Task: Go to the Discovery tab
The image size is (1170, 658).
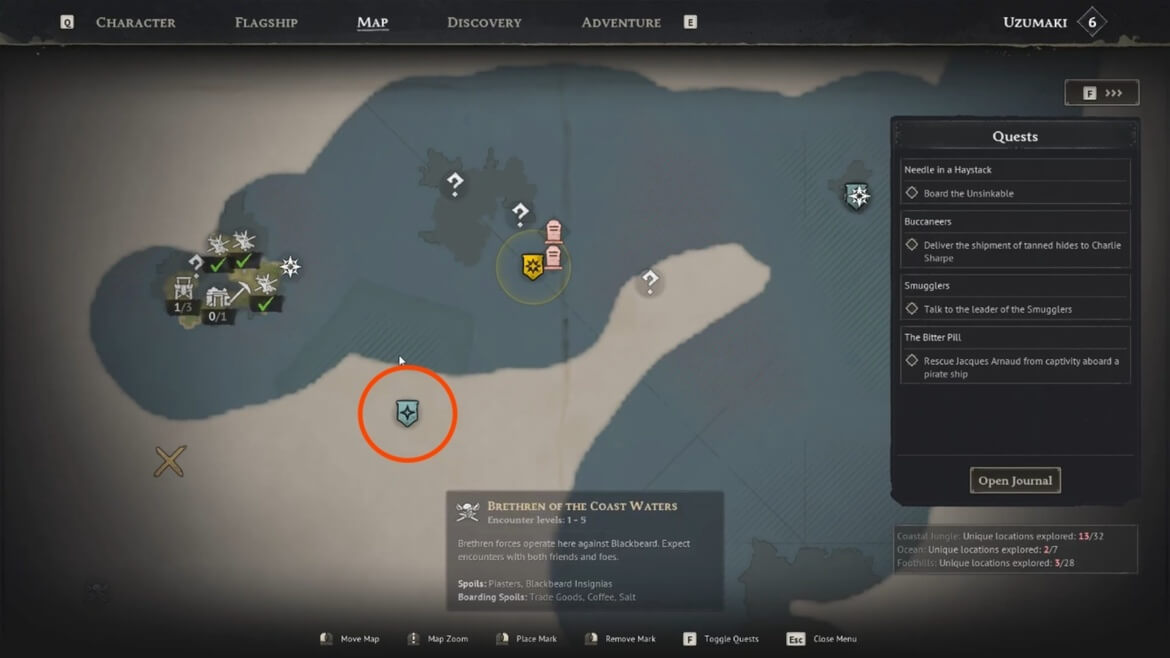Action: coord(484,22)
